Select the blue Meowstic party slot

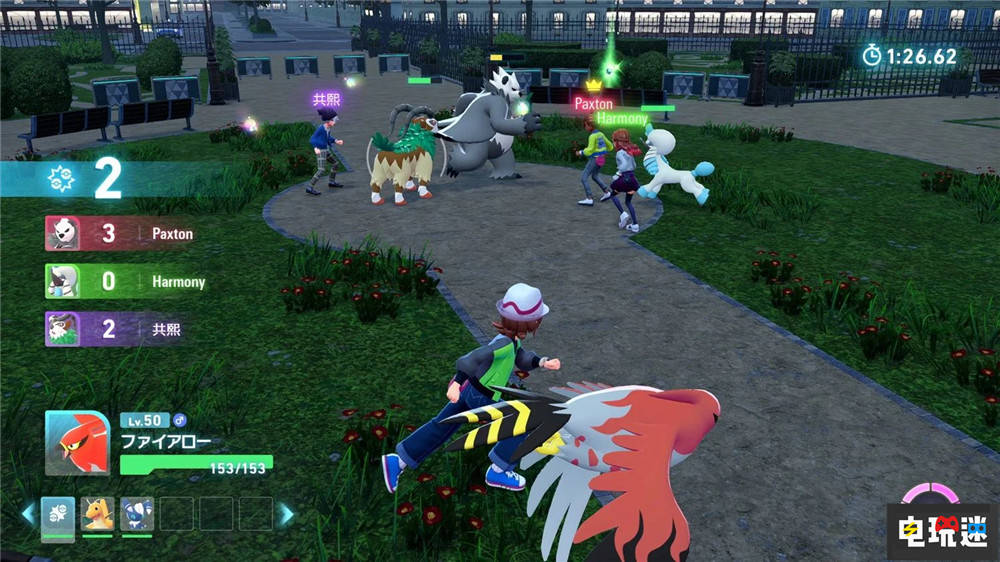click(x=137, y=514)
